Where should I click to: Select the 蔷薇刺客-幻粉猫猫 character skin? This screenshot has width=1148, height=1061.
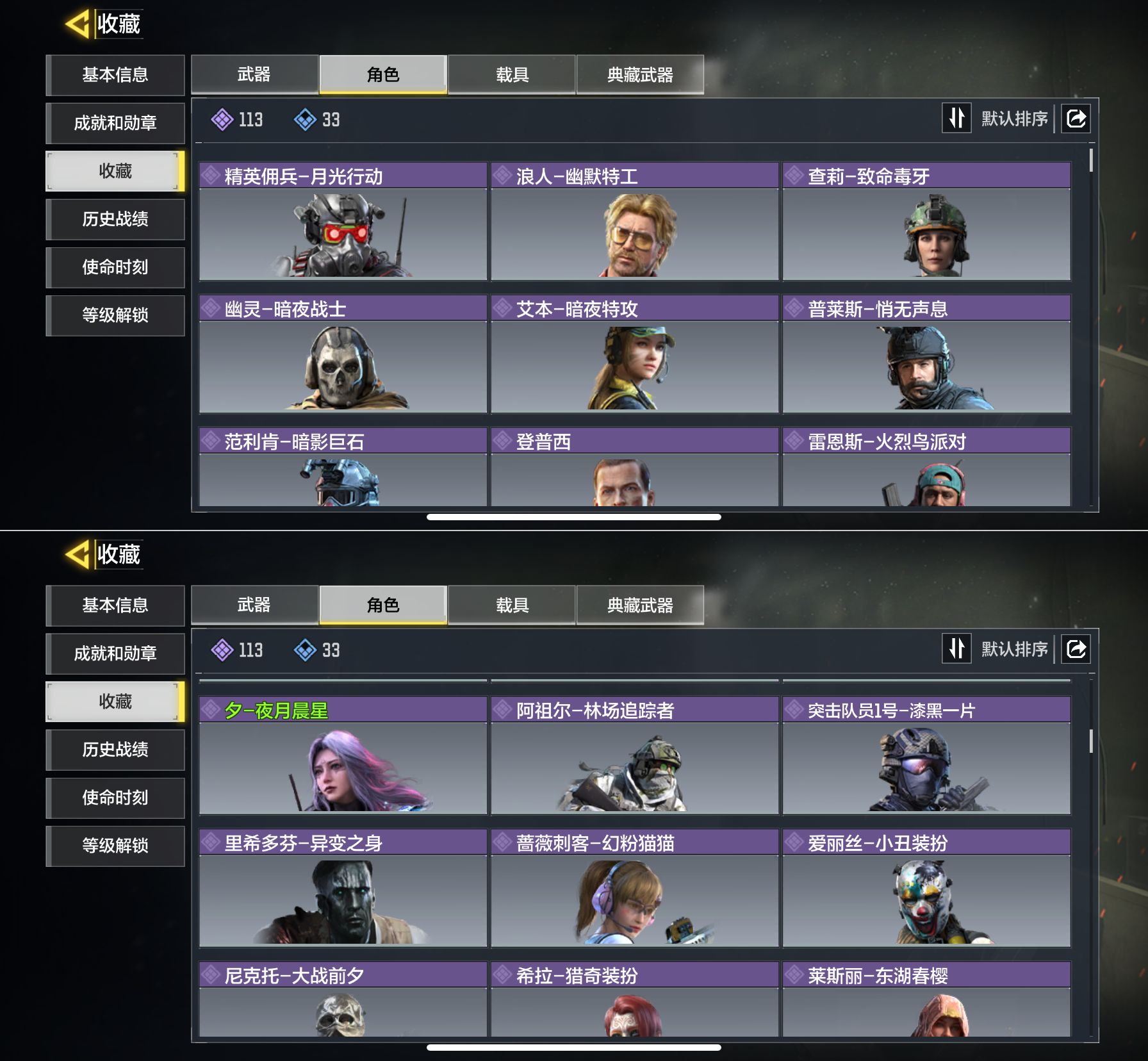coord(634,889)
